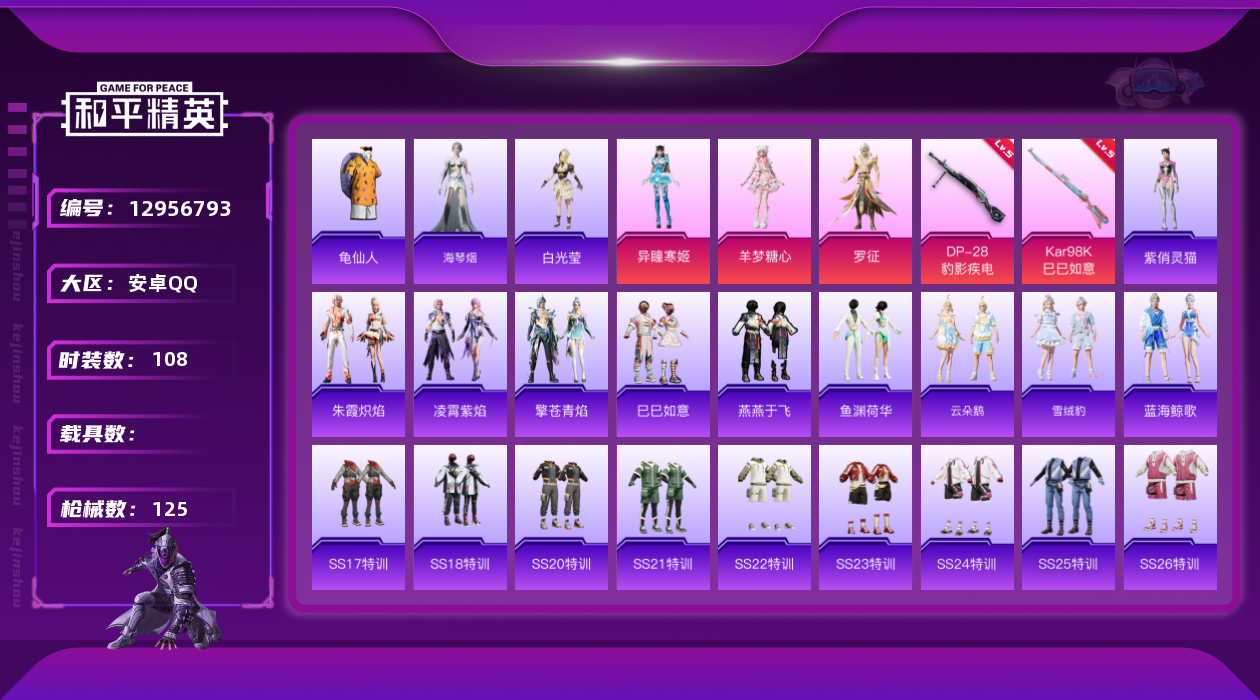This screenshot has height=700, width=1260.
Task: Select the DP-28 豹影疾电 weapon card
Action: tap(967, 210)
